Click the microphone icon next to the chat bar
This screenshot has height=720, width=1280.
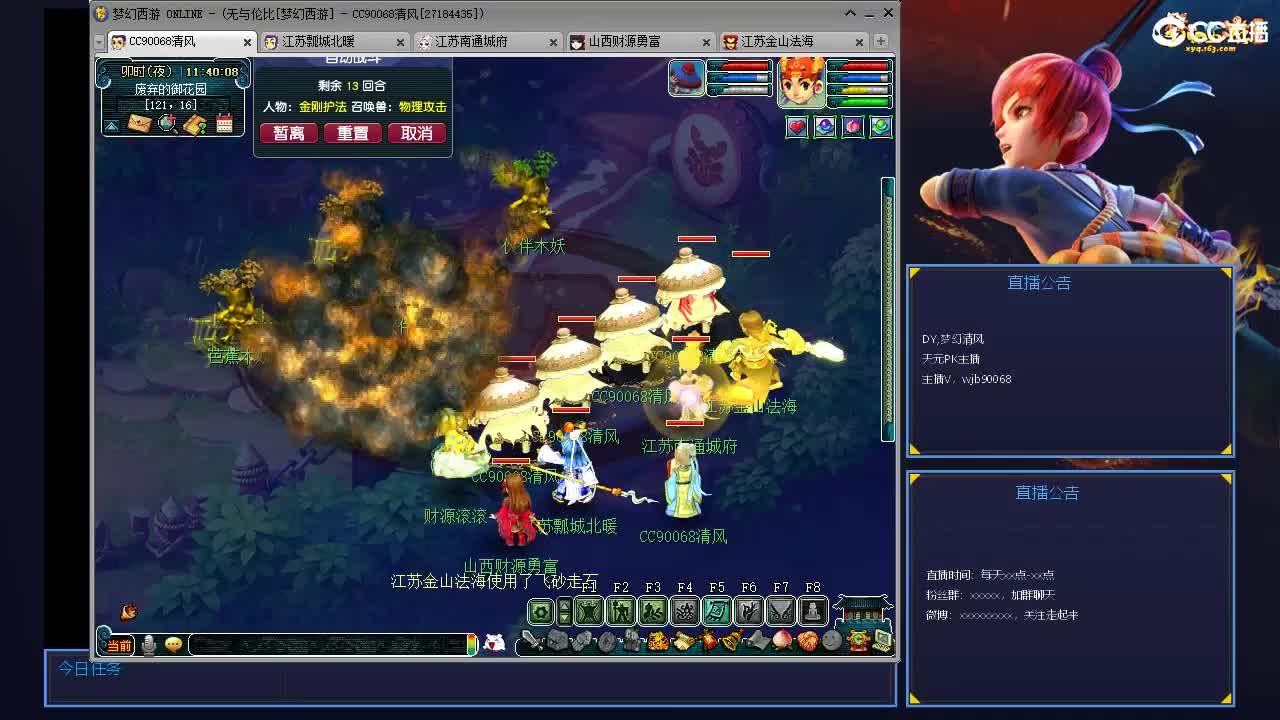(x=148, y=645)
